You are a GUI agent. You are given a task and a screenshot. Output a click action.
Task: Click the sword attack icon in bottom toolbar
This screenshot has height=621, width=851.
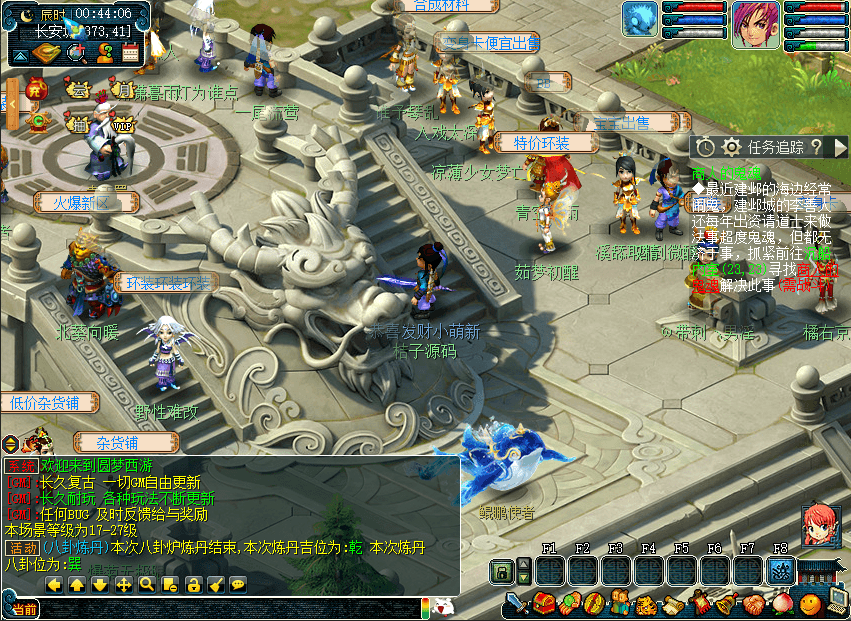click(517, 603)
